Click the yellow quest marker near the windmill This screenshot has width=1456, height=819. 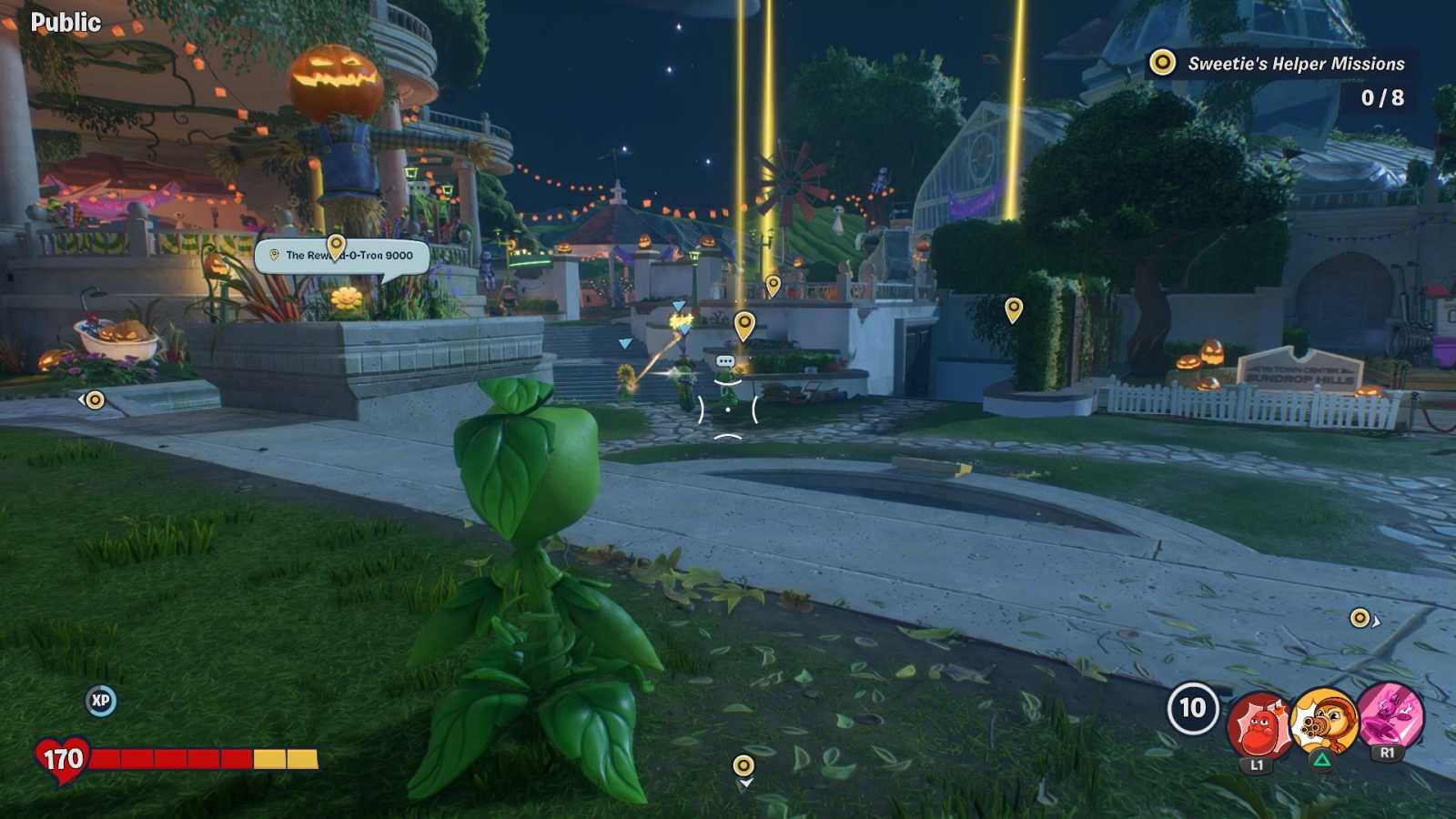(774, 285)
